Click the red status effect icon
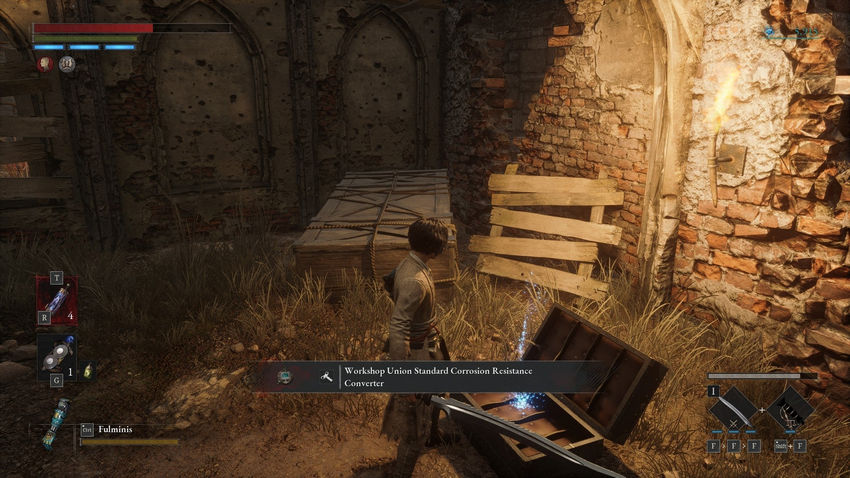Image resolution: width=850 pixels, height=478 pixels. [x=46, y=64]
